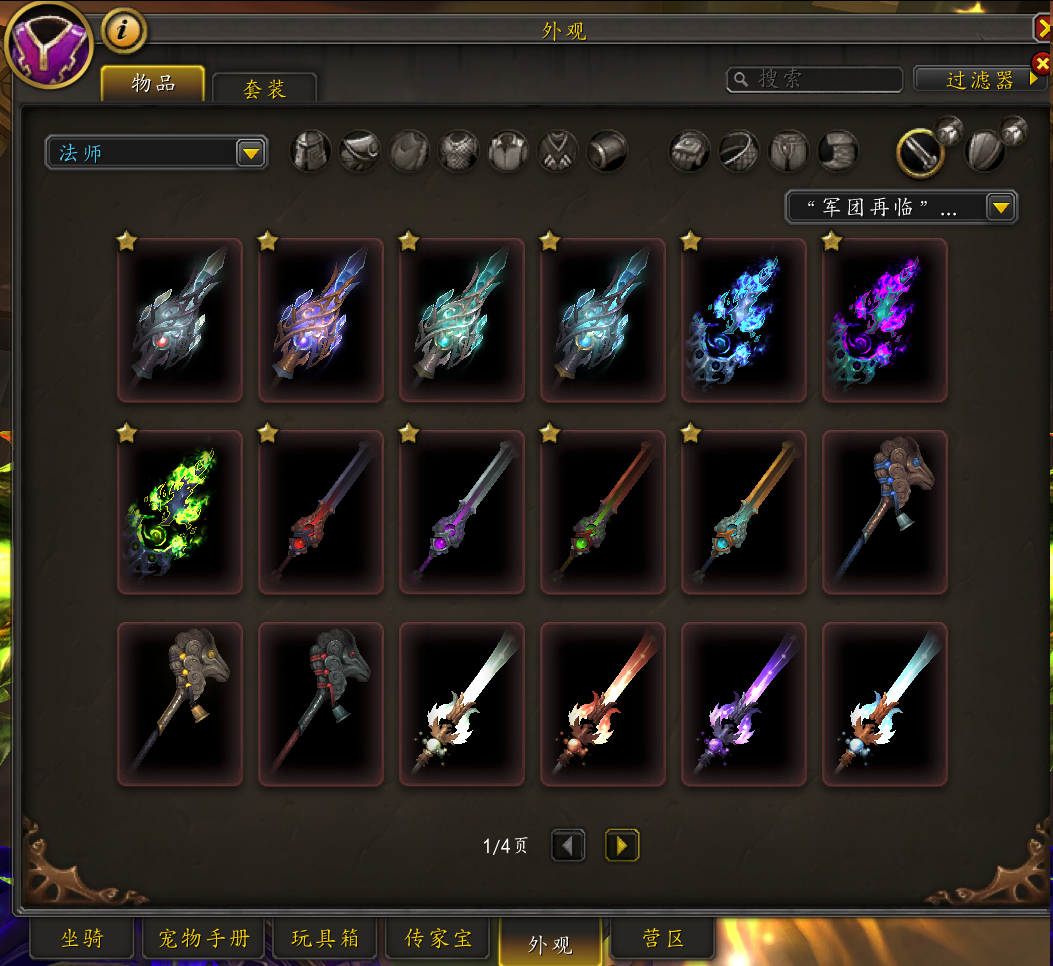
Task: Switch to the 玩具箱 toy box tab
Action: coord(327,939)
